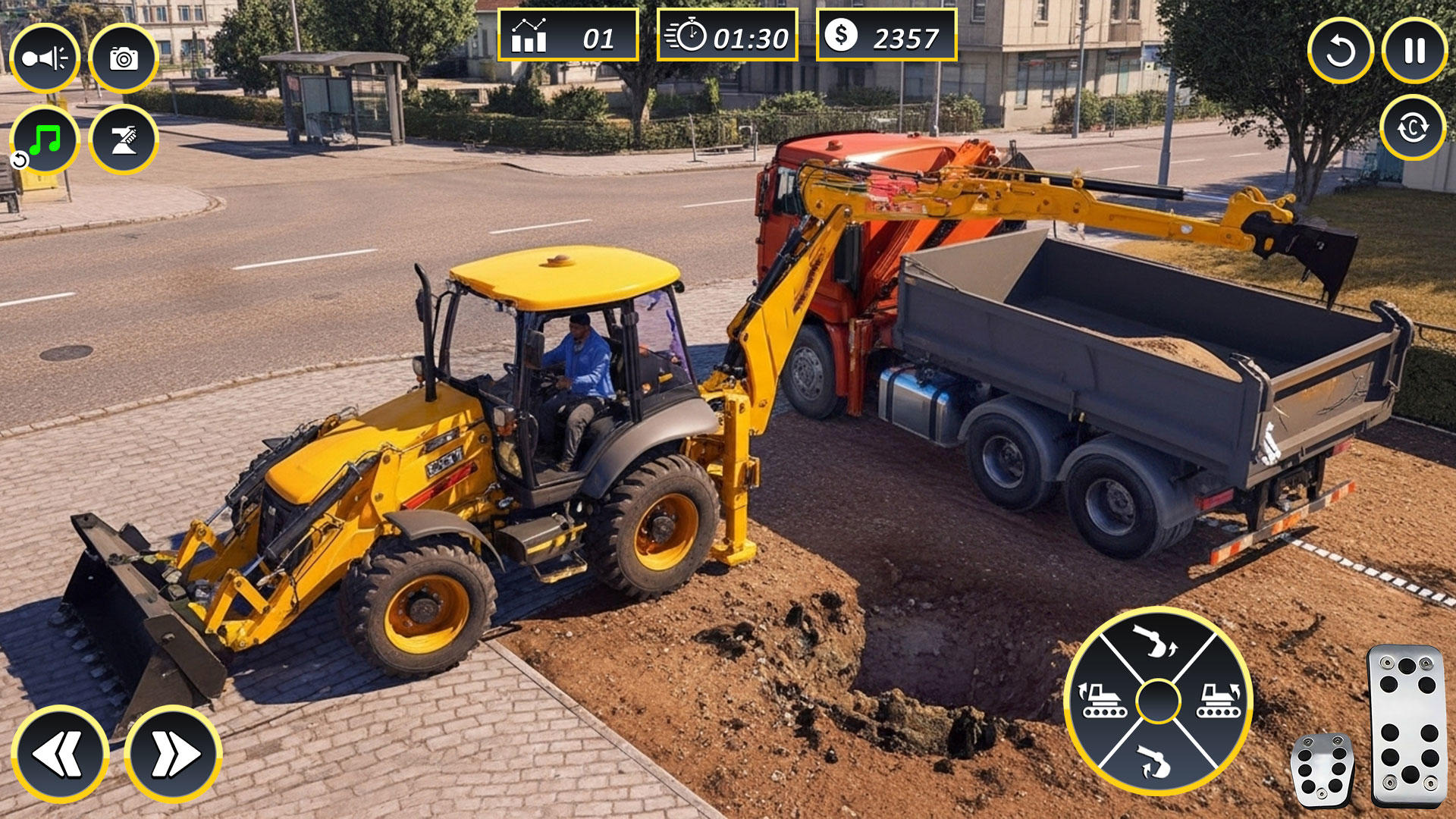Sound the horn button
The image size is (1456, 819).
[45, 58]
